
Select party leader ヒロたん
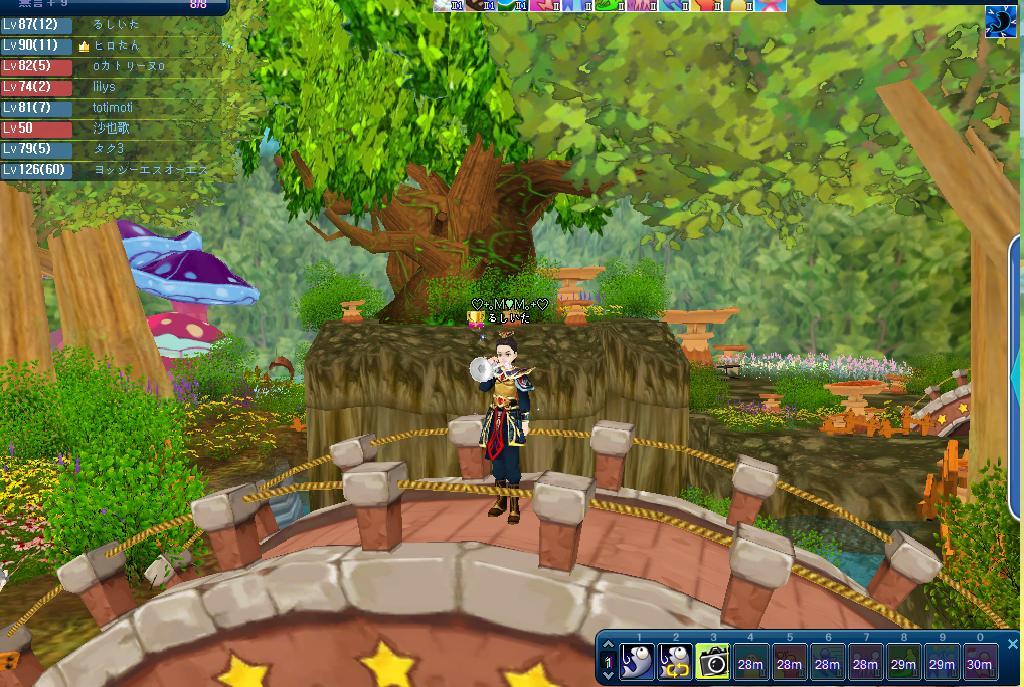(x=116, y=45)
